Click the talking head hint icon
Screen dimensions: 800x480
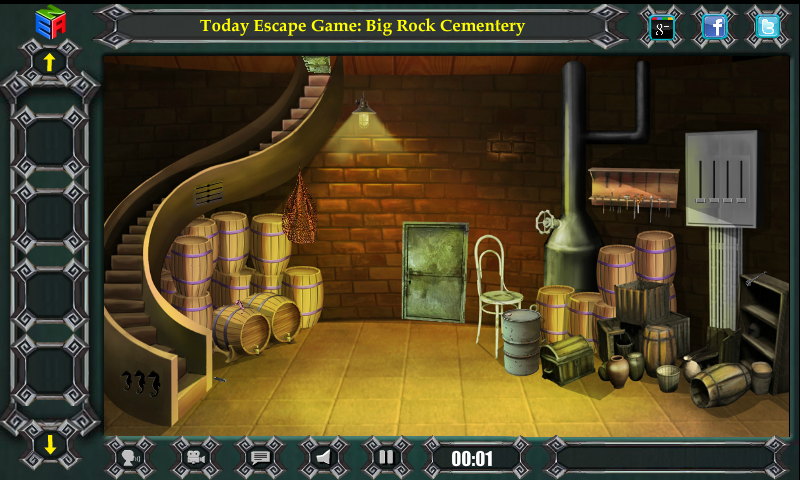tap(129, 458)
